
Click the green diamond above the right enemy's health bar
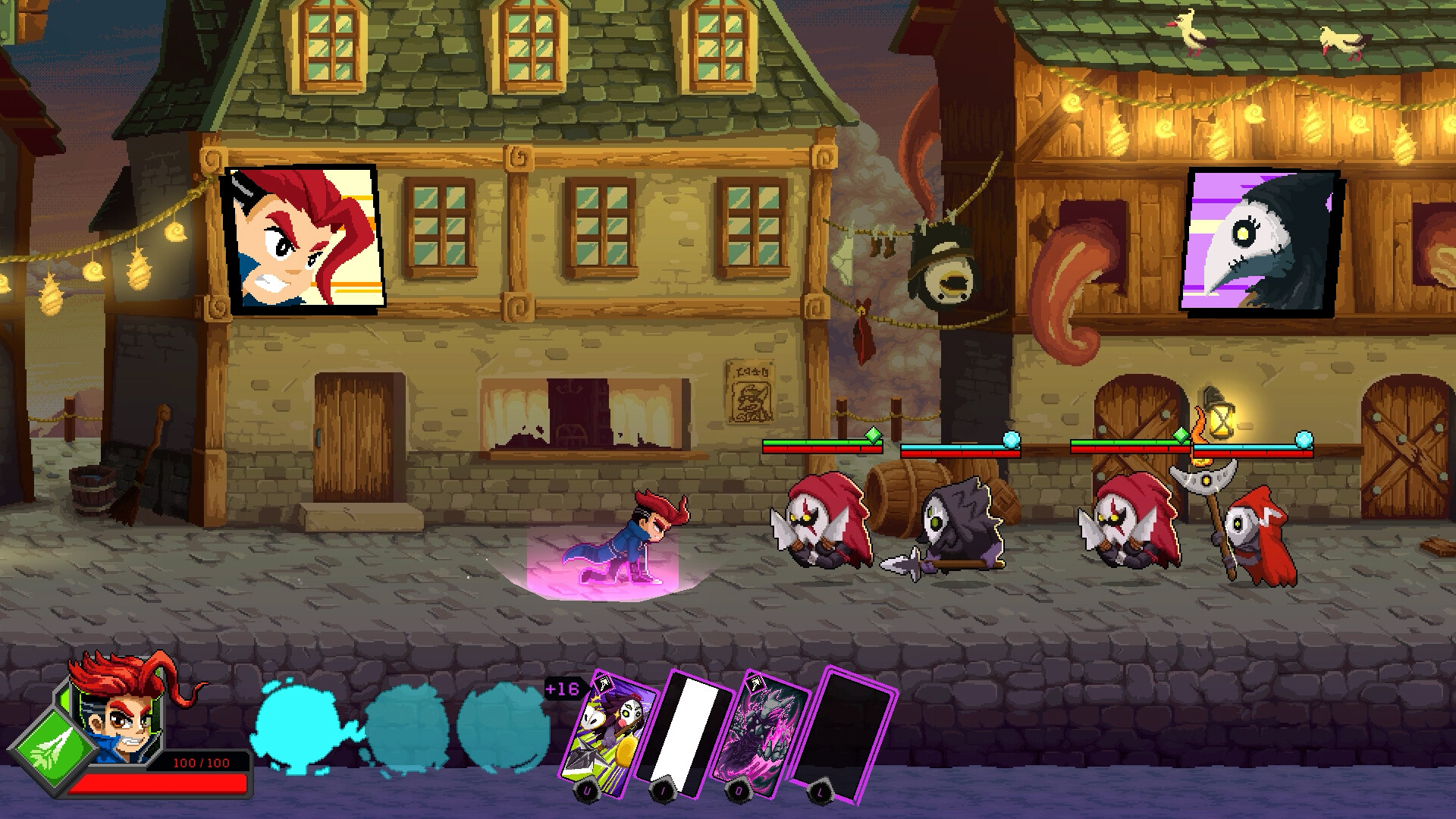tap(1181, 435)
